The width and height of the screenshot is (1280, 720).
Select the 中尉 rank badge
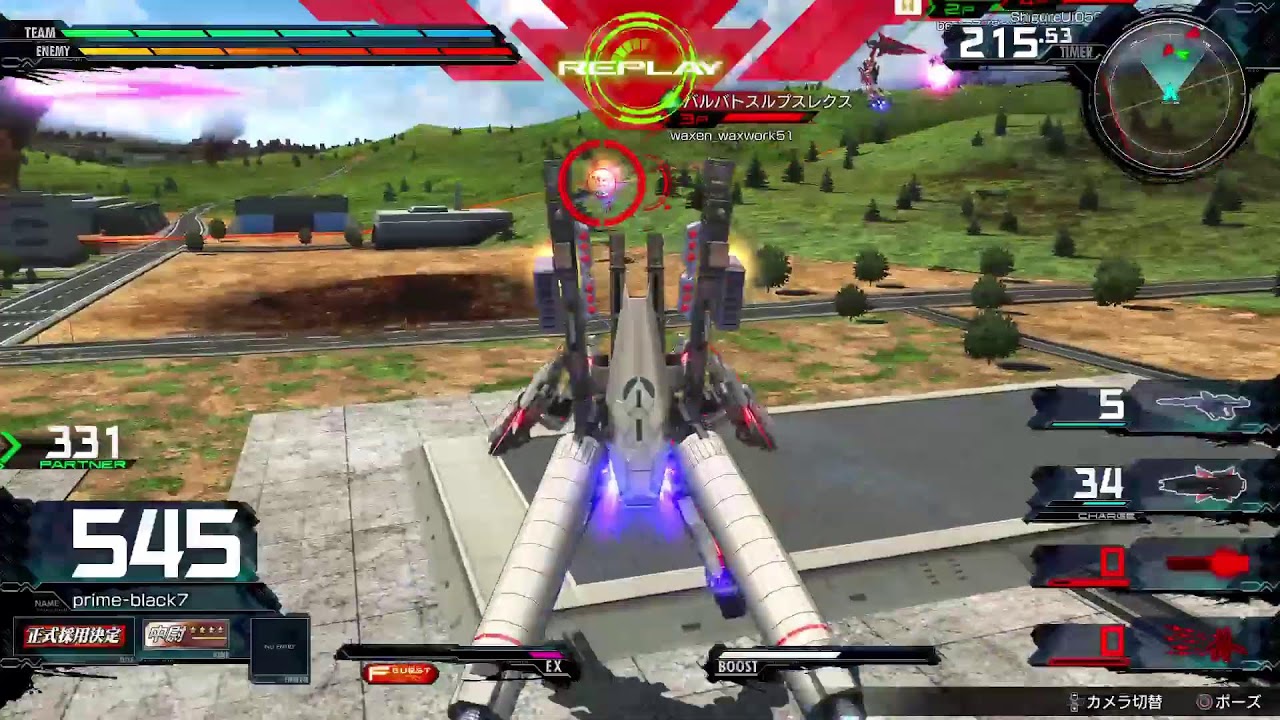(186, 634)
